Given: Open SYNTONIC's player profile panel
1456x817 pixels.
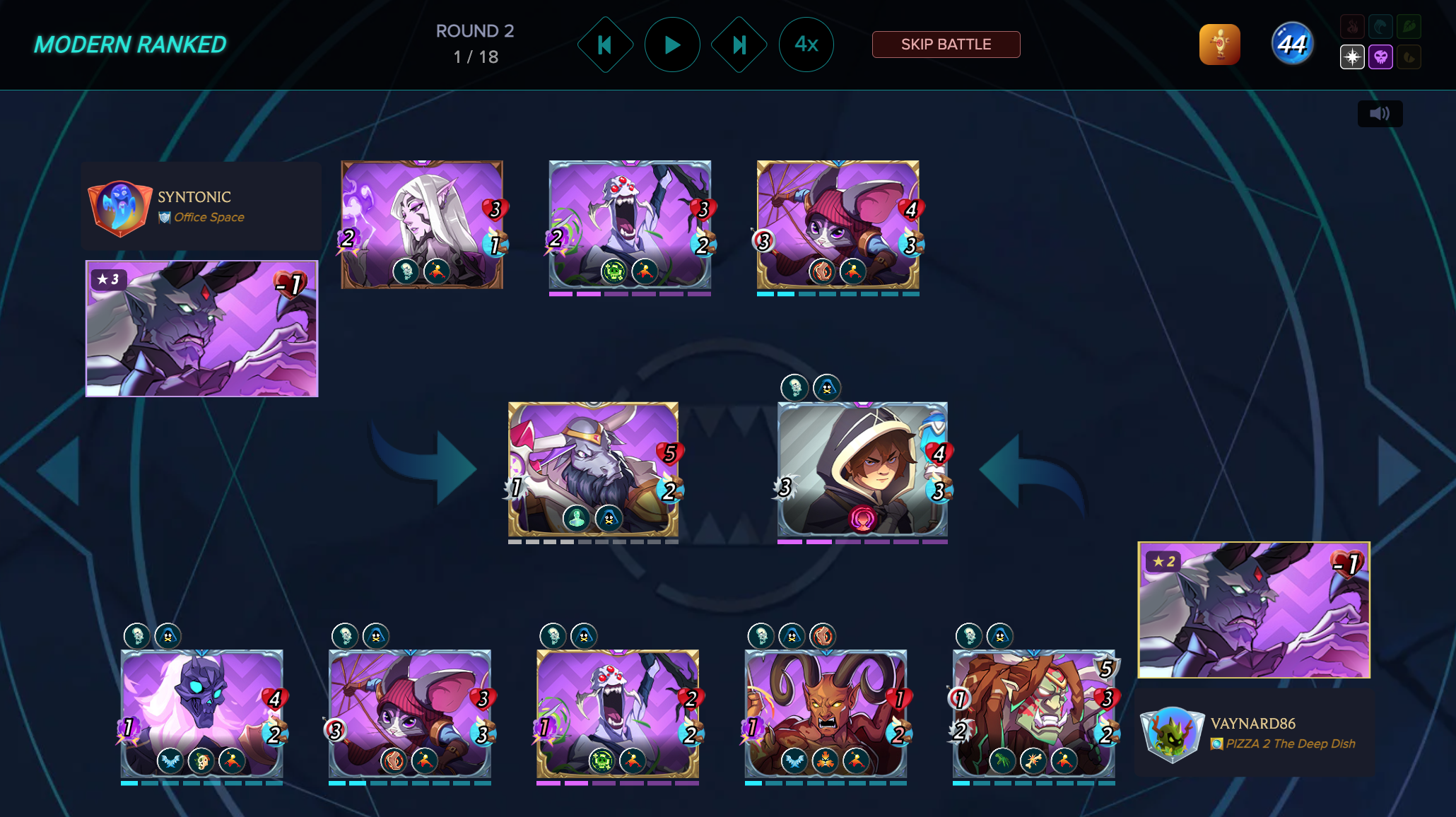Looking at the screenshot, I should [x=201, y=206].
